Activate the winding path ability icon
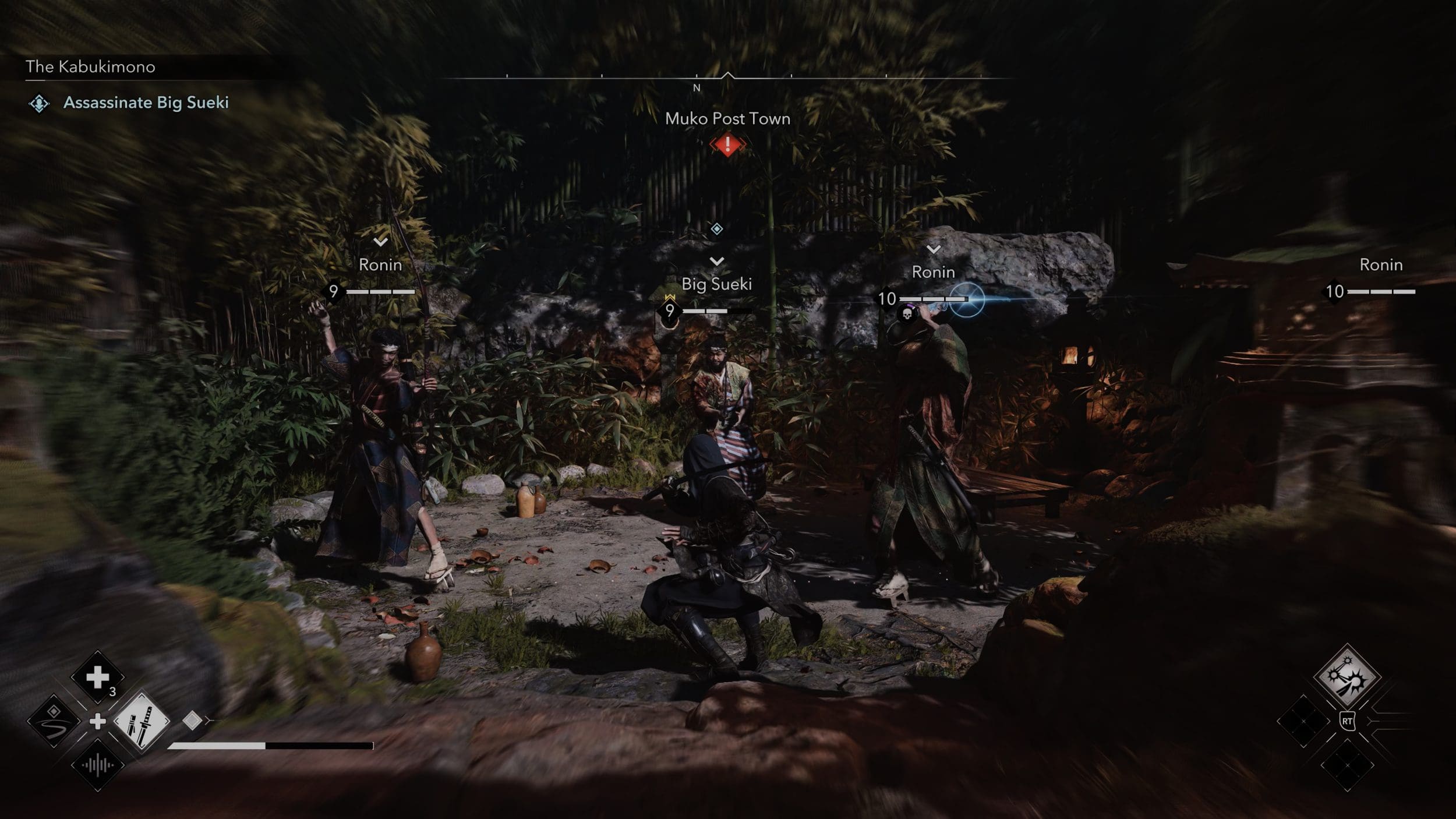Screen dimensions: 1456x819 point(54,722)
